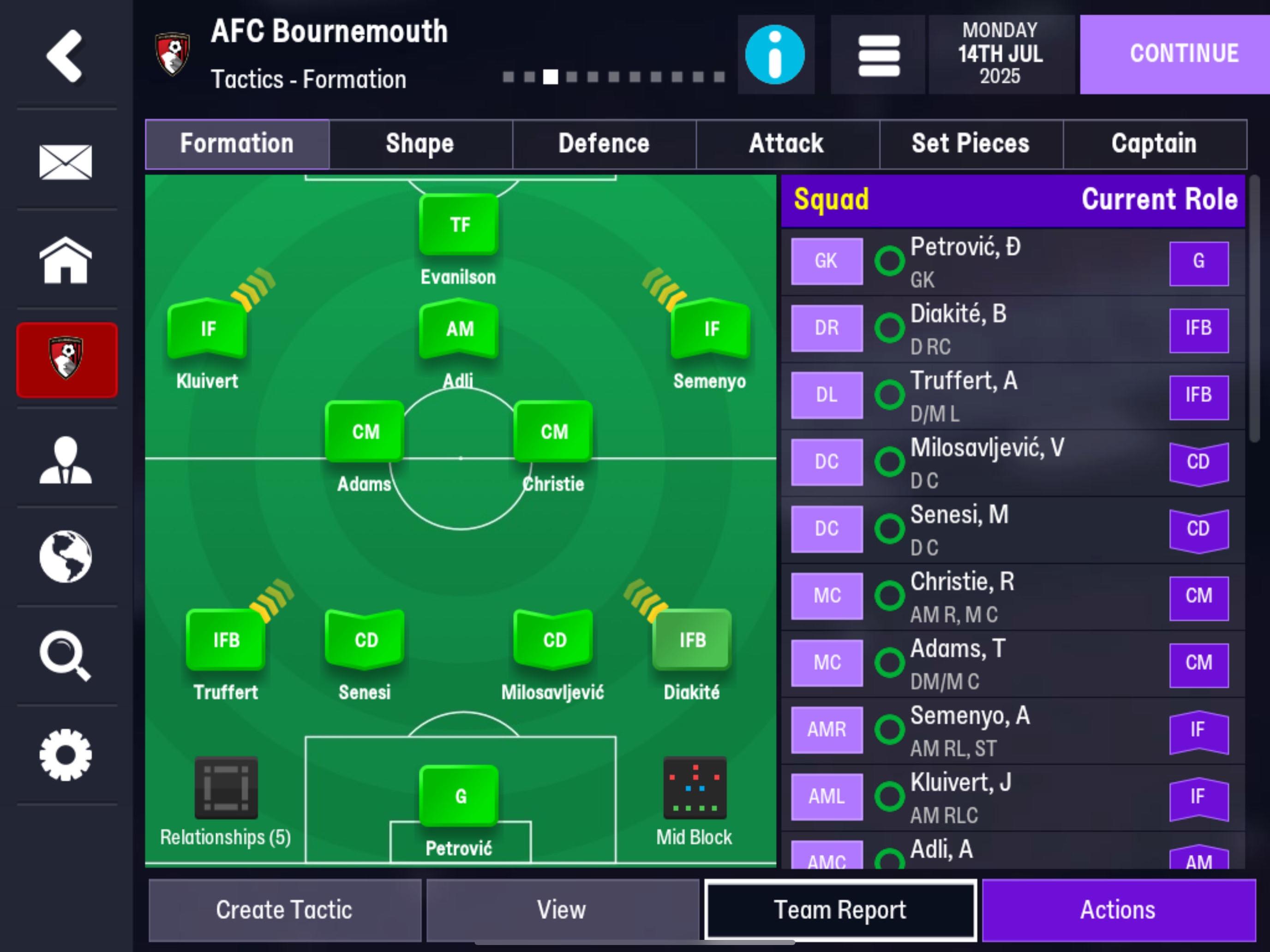The height and width of the screenshot is (952, 1270).
Task: Open the Team Report
Action: pos(840,910)
